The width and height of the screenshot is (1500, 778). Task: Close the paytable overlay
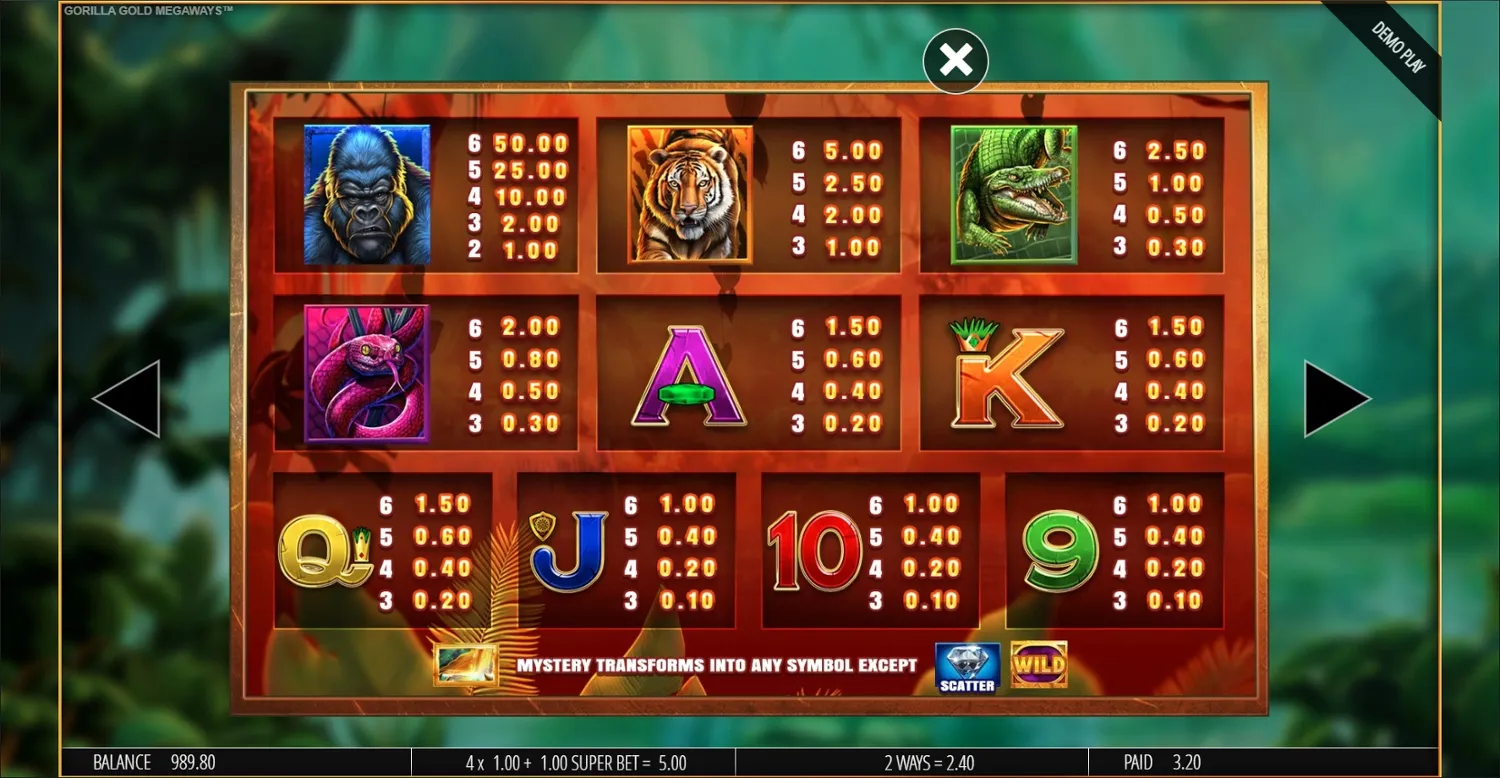coord(955,60)
